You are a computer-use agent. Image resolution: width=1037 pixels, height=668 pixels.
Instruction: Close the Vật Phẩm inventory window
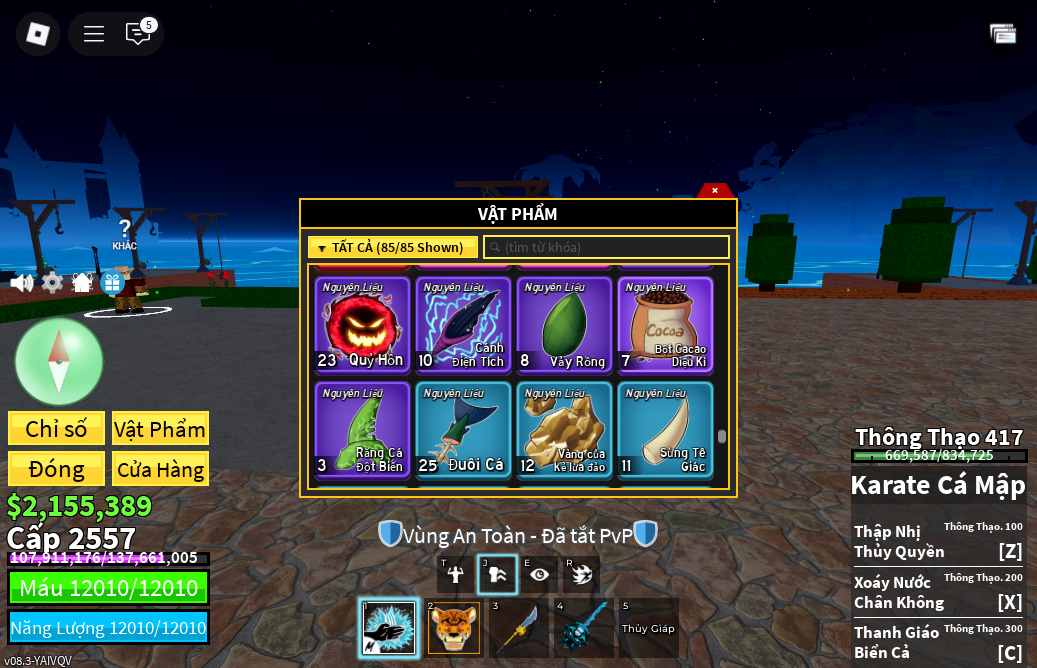[x=715, y=190]
